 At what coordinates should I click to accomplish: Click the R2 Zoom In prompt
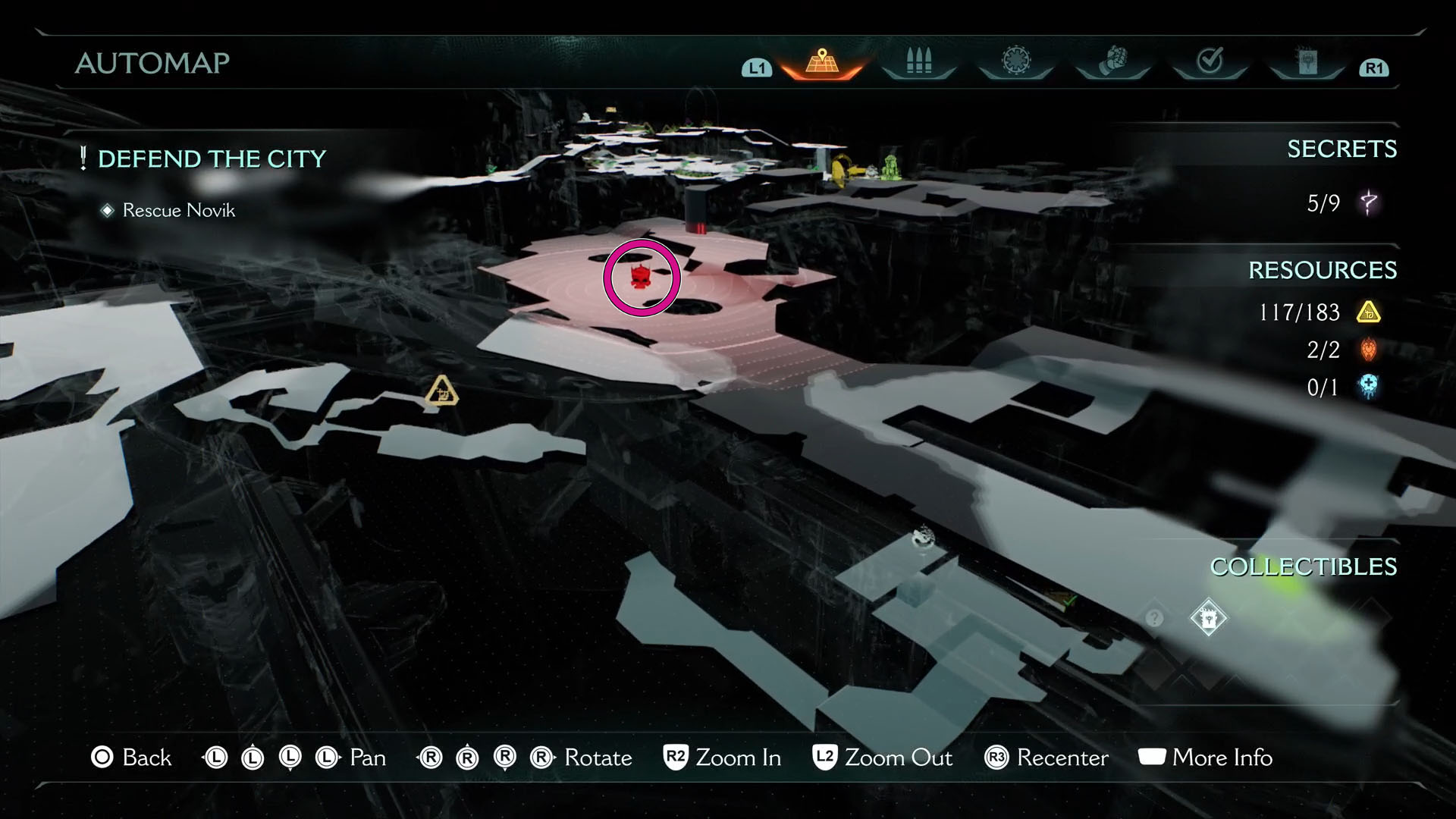click(721, 758)
